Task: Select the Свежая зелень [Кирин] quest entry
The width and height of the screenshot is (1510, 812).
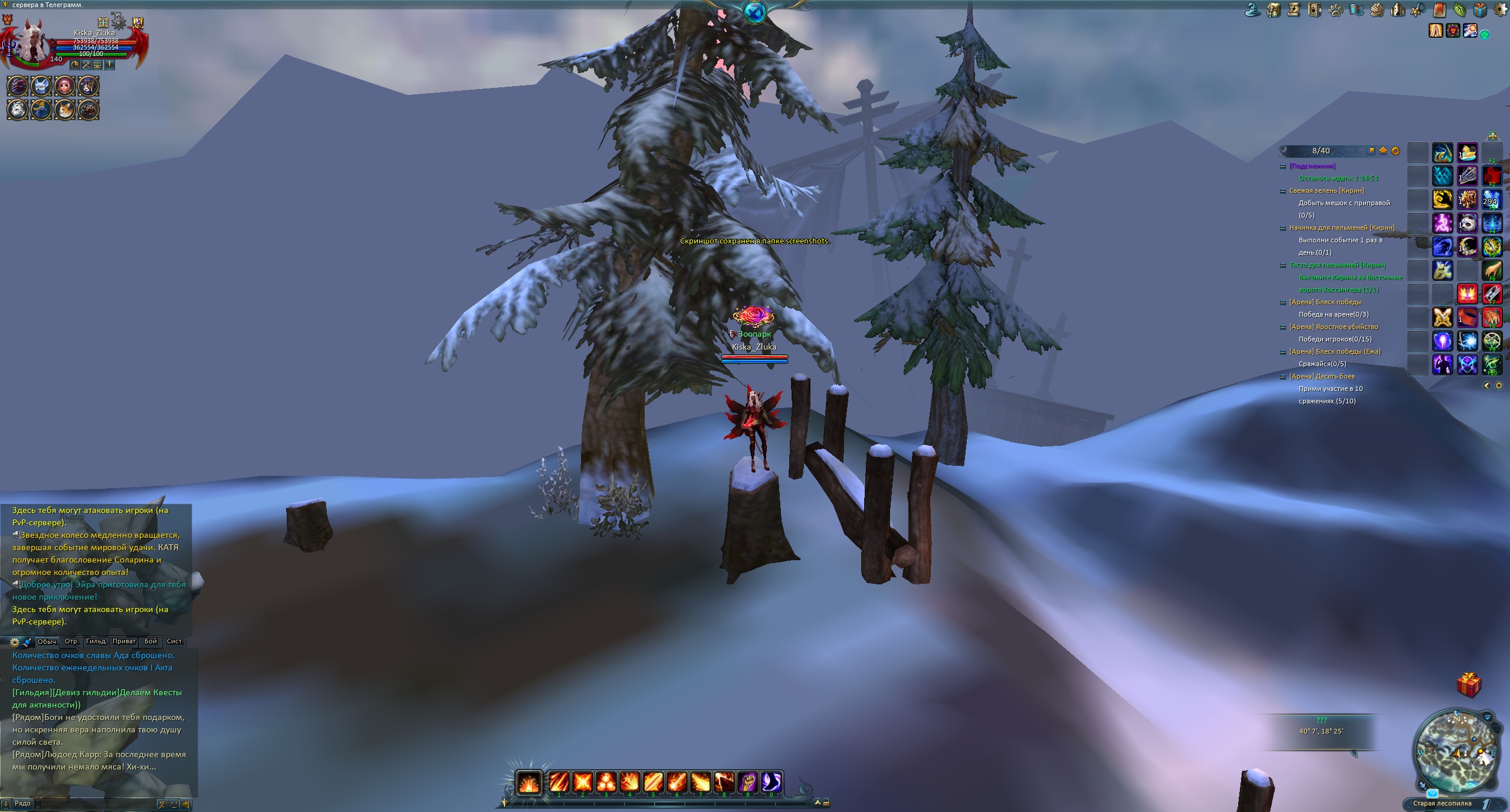Action: coord(1327,191)
